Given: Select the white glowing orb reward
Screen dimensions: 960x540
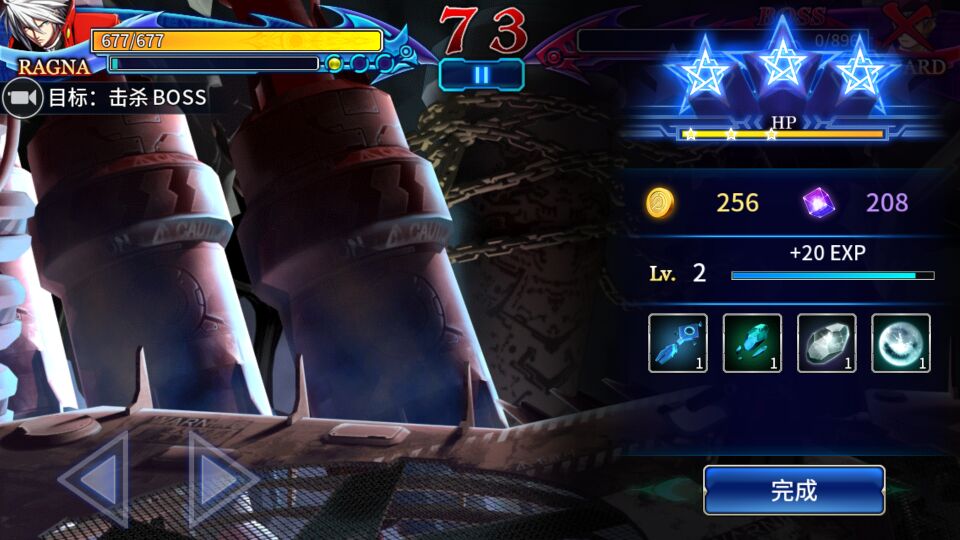Looking at the screenshot, I should point(900,343).
